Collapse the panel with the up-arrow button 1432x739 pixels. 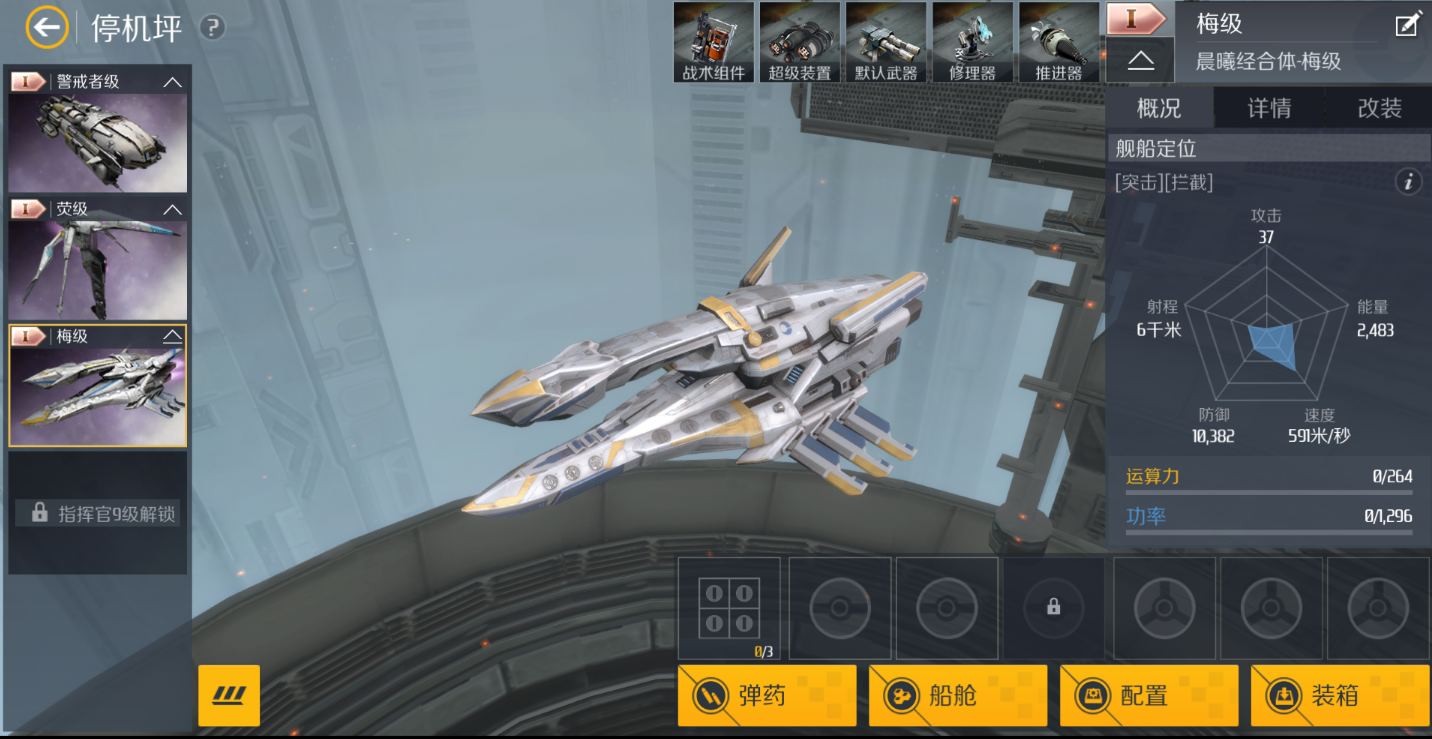click(1140, 61)
